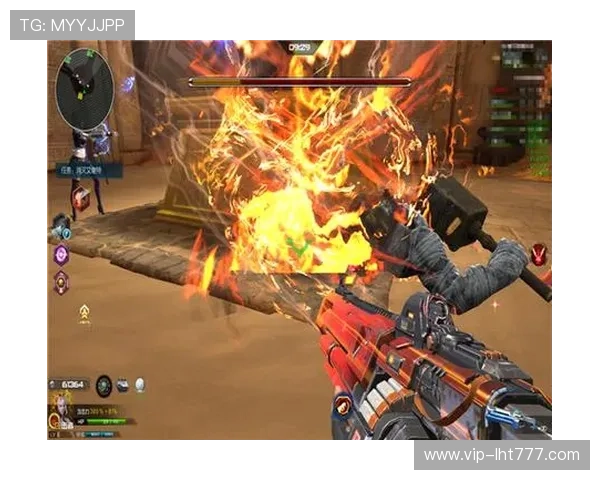This screenshot has width=600, height=480.
Task: Activate the red V emblem skill icon
Action: coord(540,254)
